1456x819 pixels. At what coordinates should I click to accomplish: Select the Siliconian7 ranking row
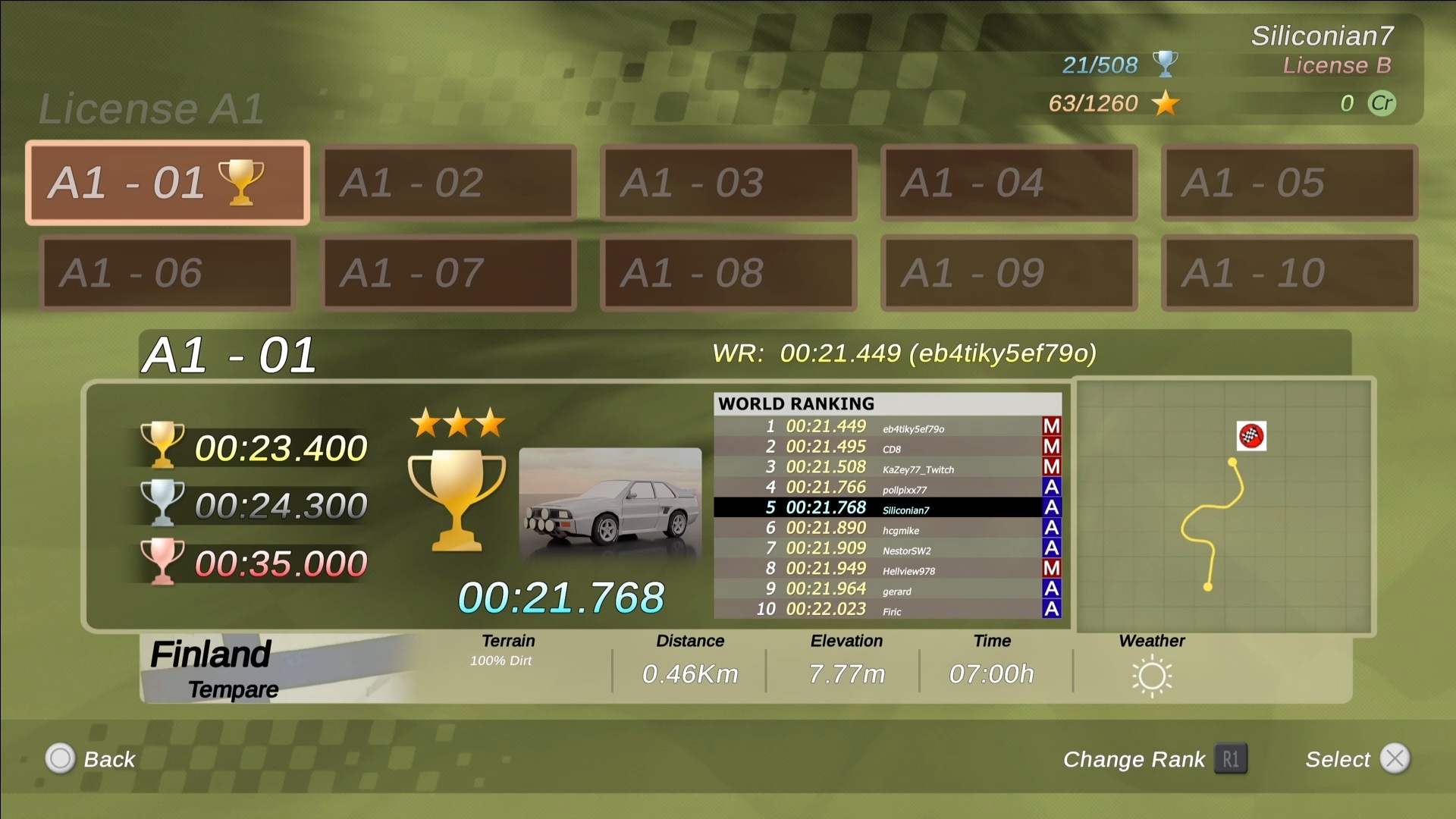[887, 508]
